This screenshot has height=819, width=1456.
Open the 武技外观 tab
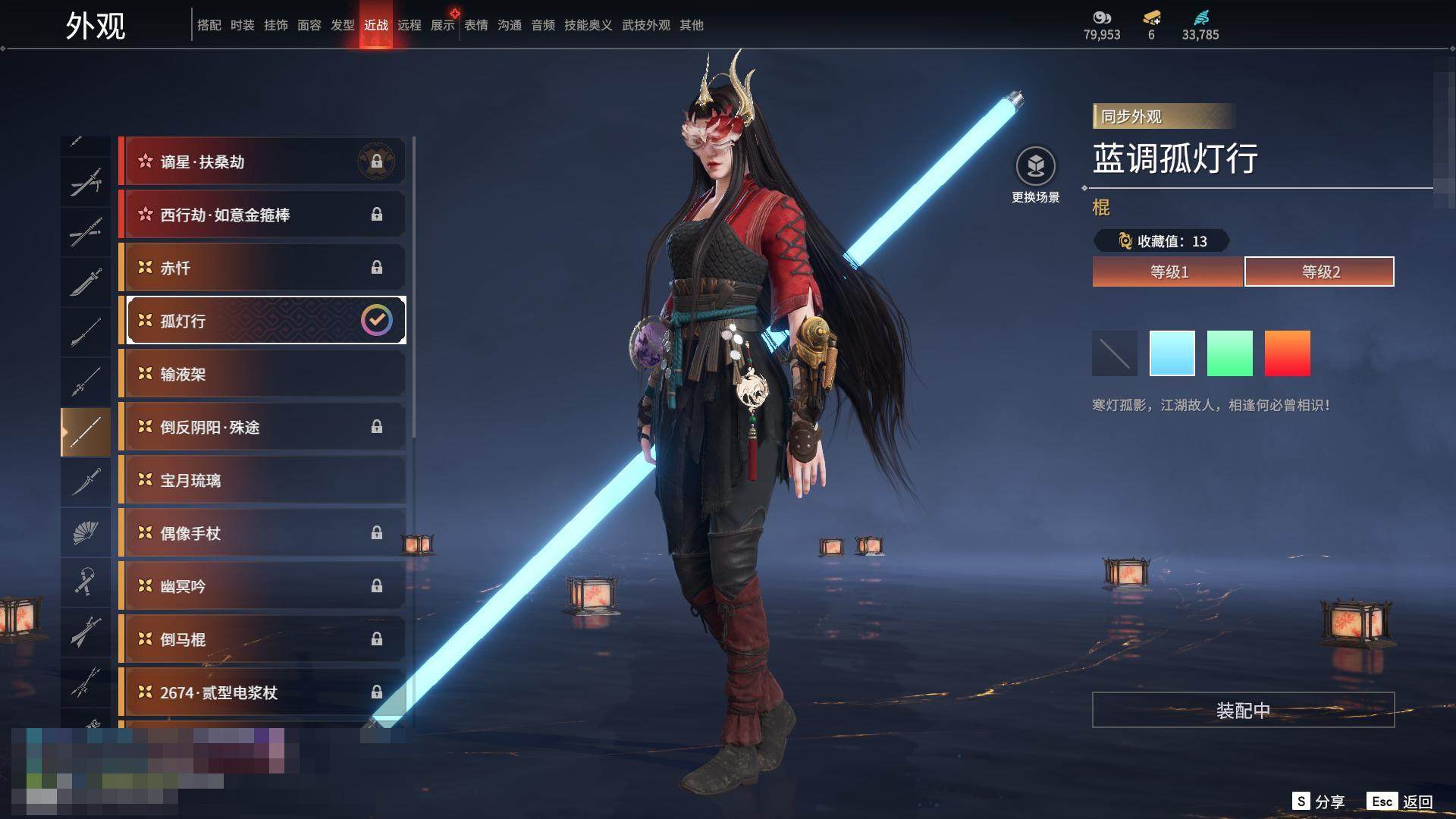(x=646, y=25)
